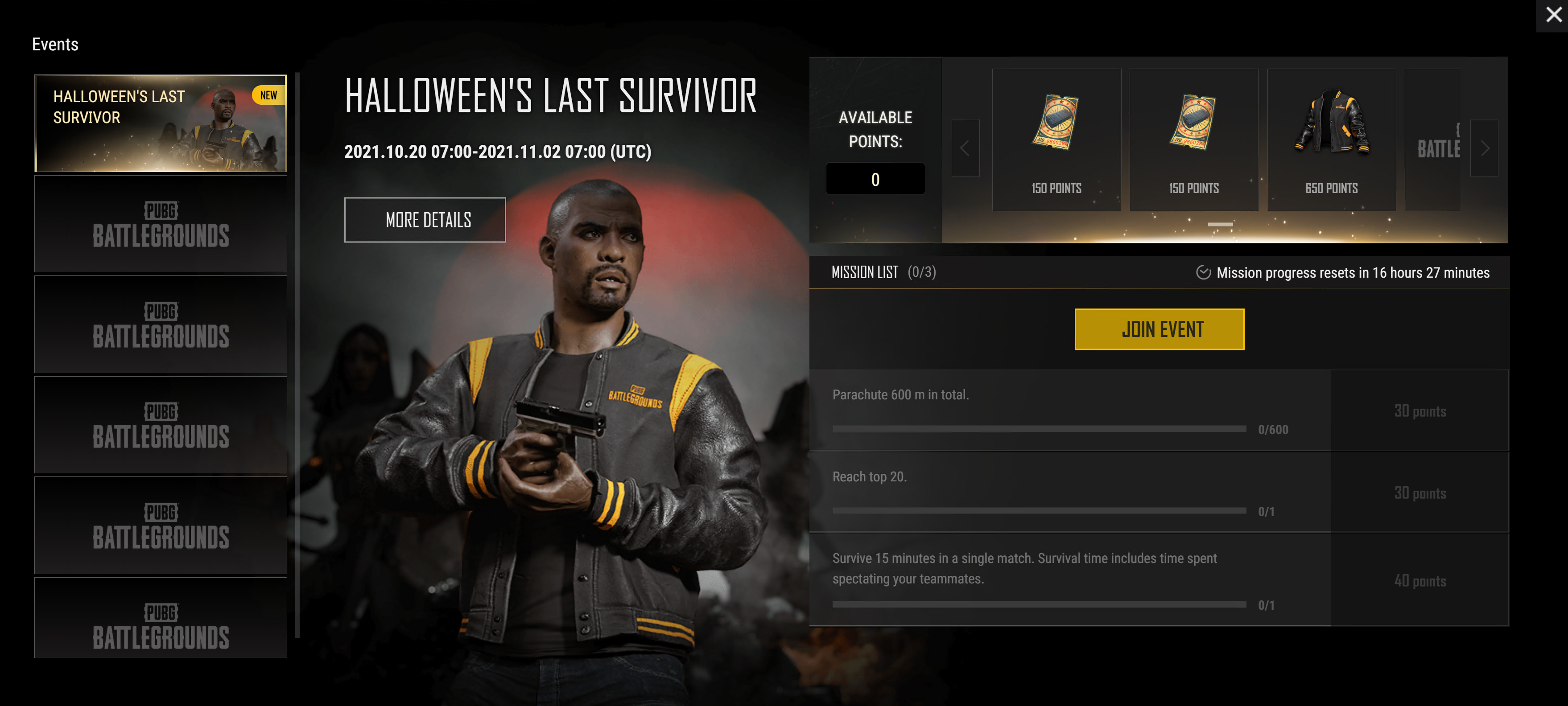The height and width of the screenshot is (706, 1568).
Task: Select the Reach top 20 mission row
Action: pyautogui.click(x=1069, y=492)
